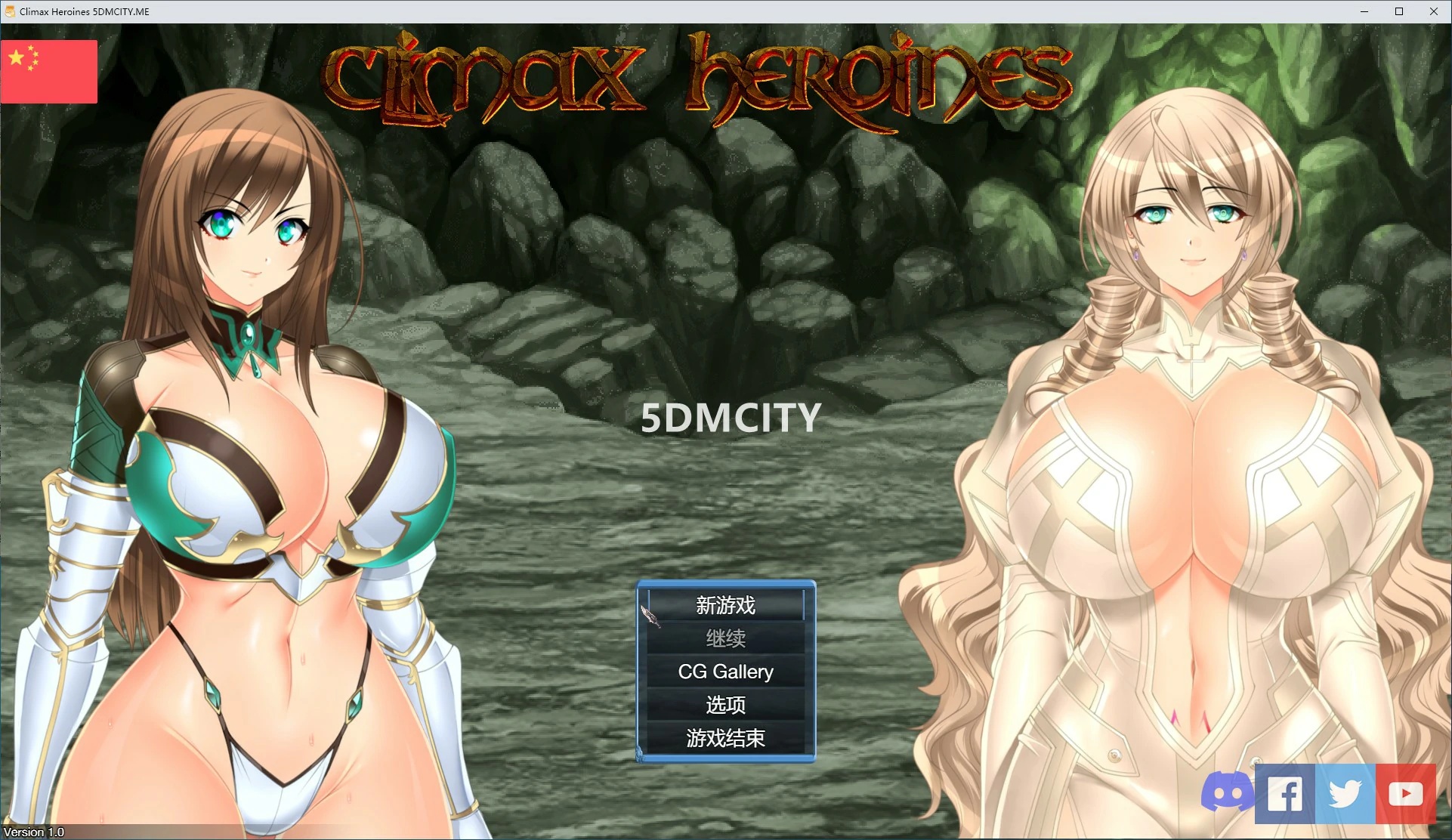The height and width of the screenshot is (840, 1452).
Task: Close the game window
Action: pos(1433,11)
